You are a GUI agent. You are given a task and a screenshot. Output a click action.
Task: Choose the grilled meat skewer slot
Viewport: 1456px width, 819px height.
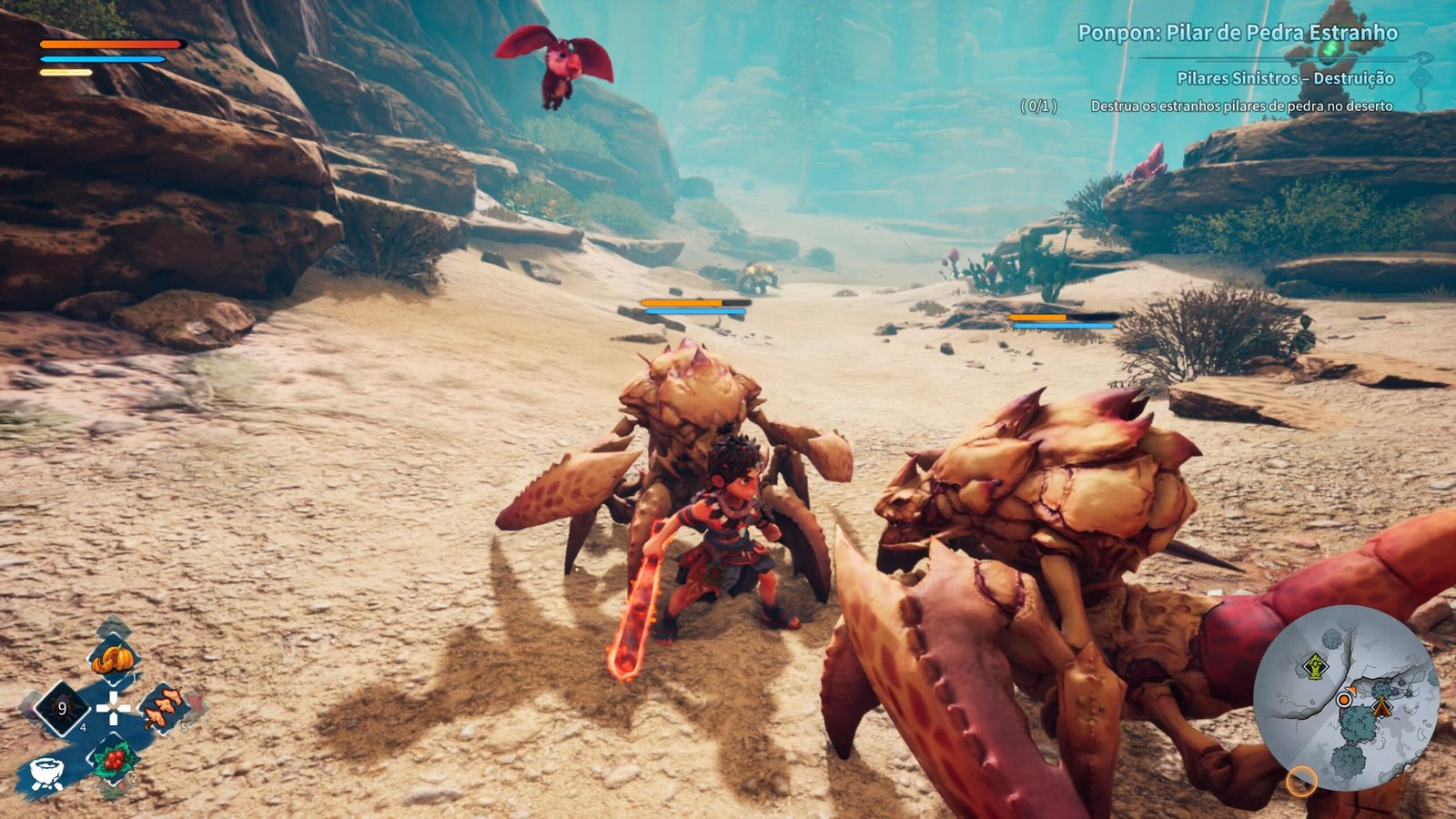point(164,707)
